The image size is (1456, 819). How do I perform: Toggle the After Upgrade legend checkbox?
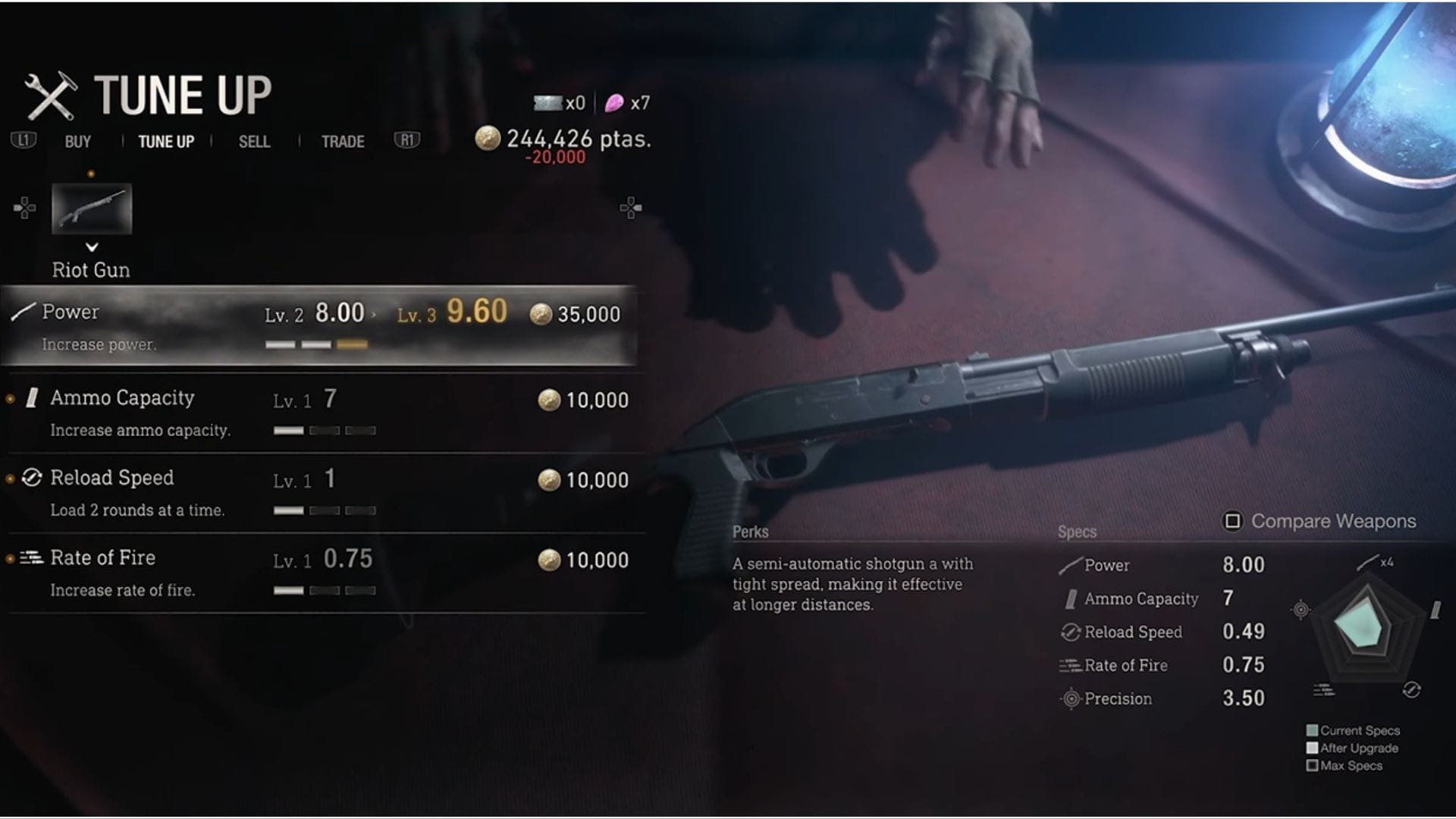[1311, 748]
